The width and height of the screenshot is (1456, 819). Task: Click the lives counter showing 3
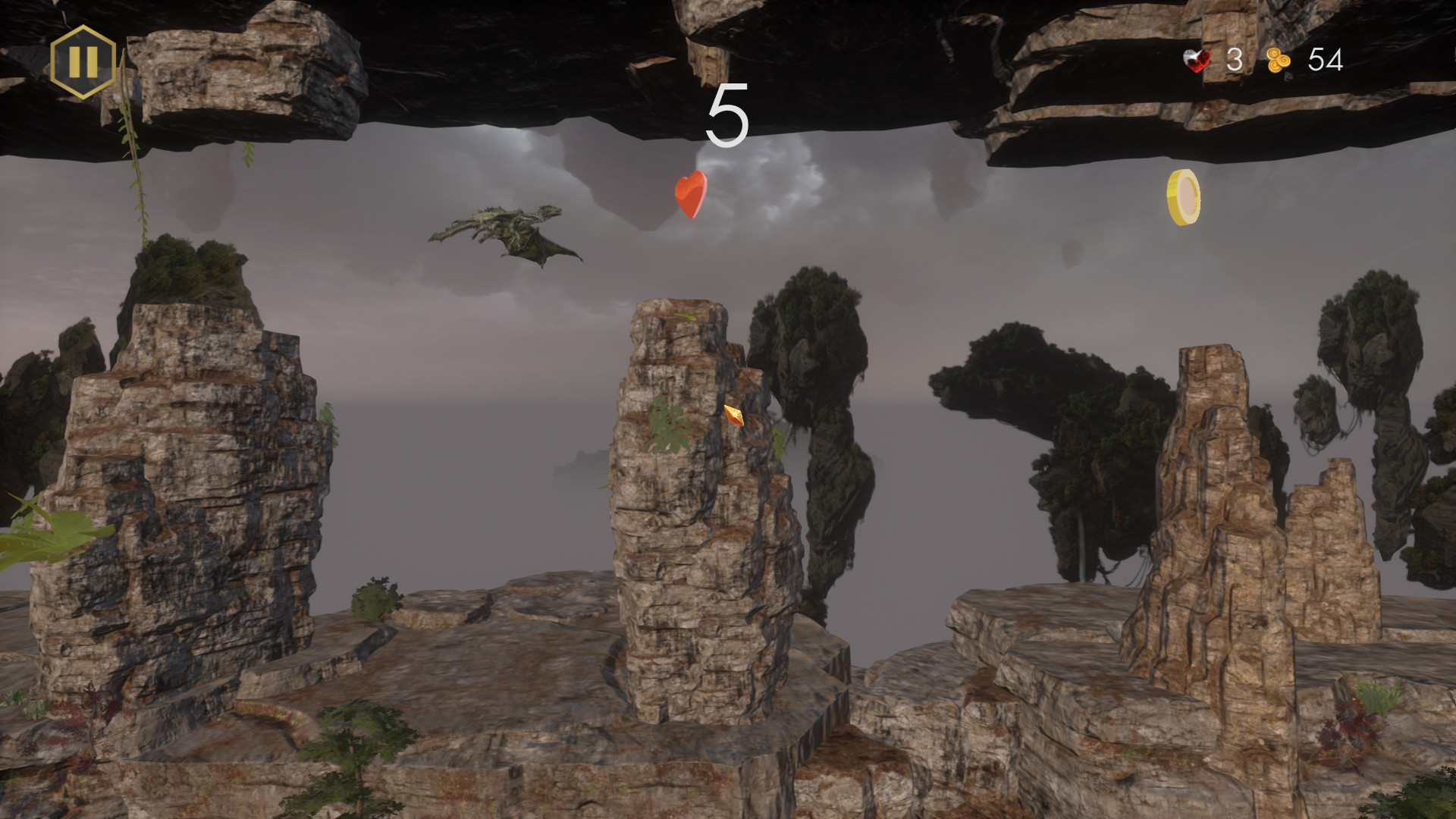pyautogui.click(x=1235, y=60)
